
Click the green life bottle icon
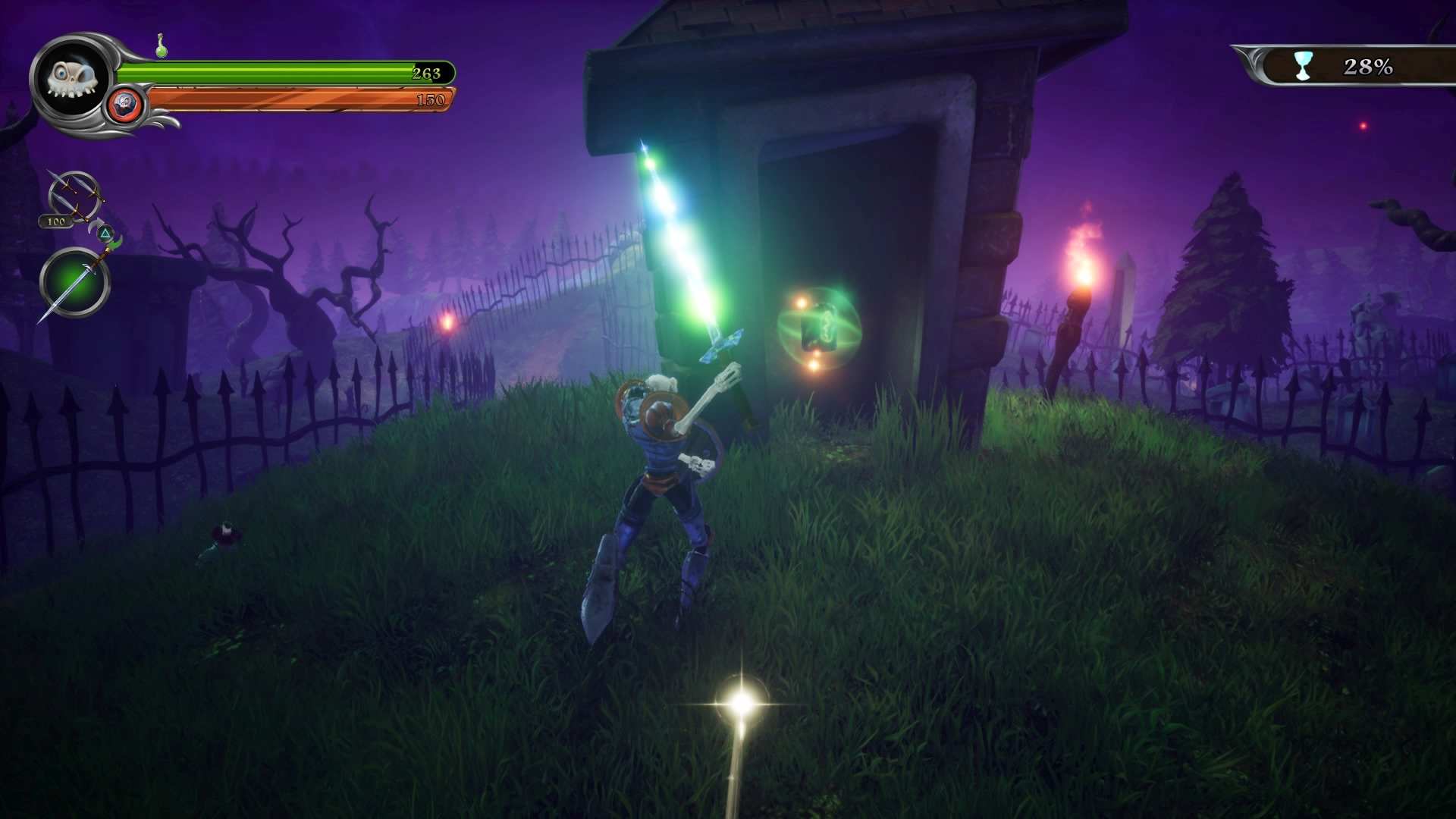161,46
